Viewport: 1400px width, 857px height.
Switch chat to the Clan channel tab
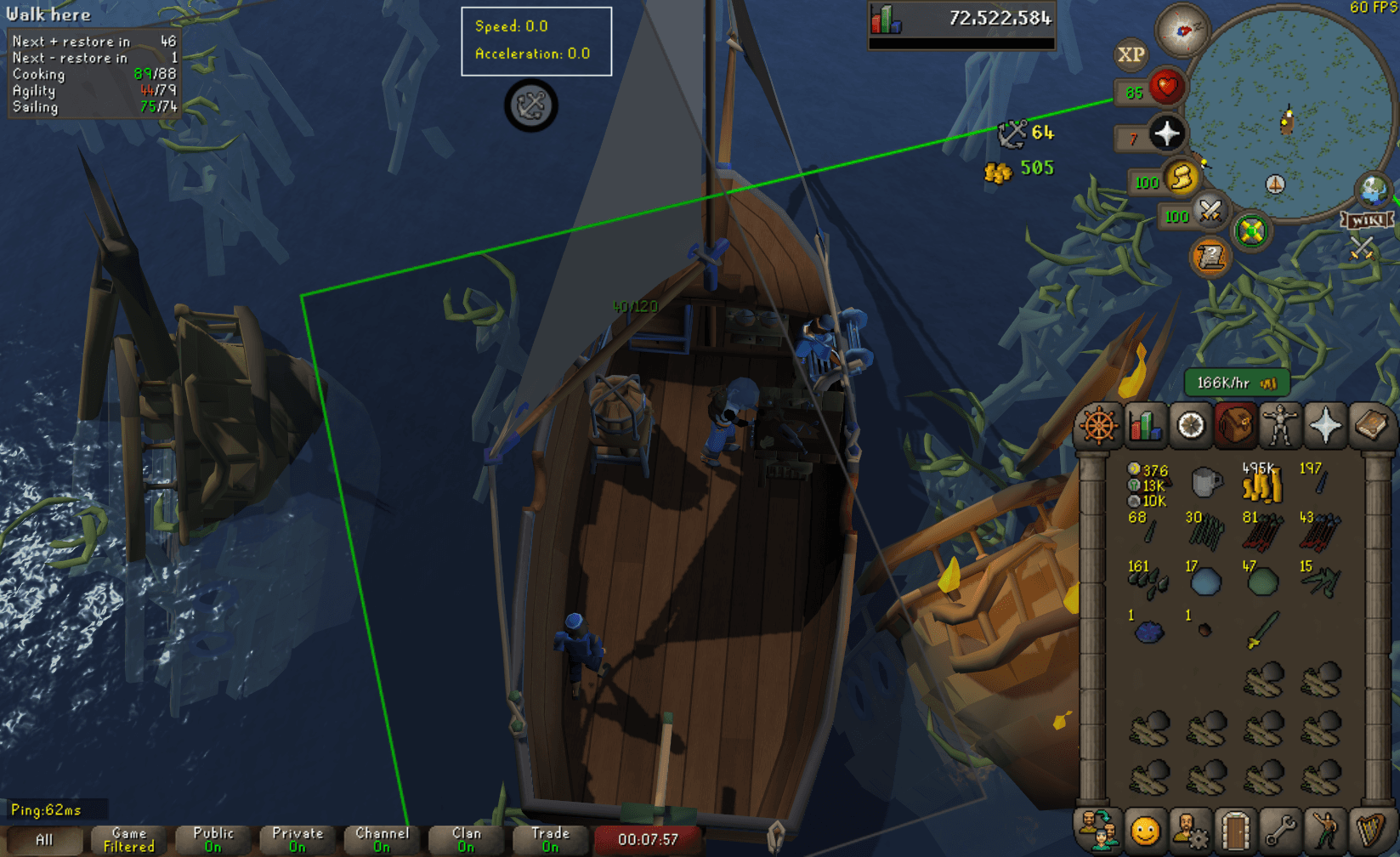click(x=466, y=839)
